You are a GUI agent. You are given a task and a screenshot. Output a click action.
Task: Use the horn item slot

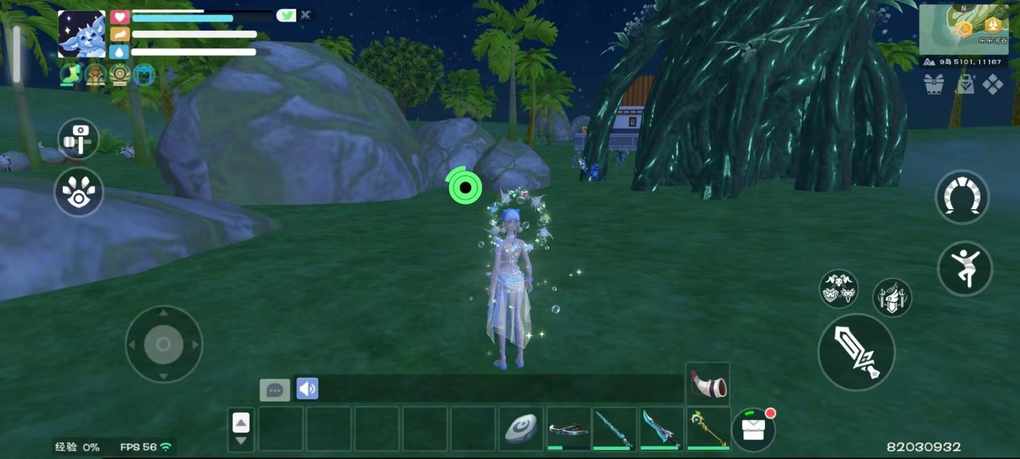708,383
